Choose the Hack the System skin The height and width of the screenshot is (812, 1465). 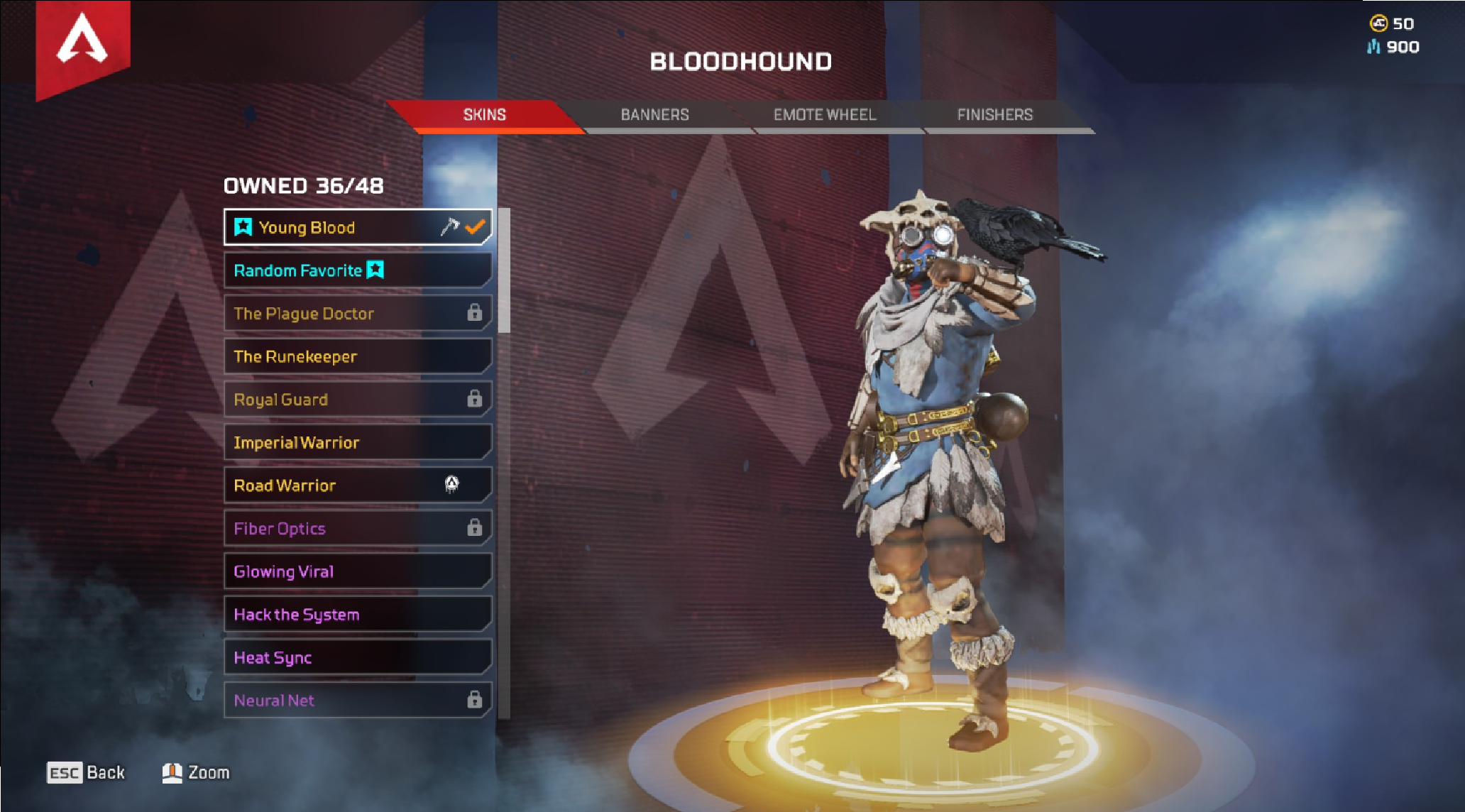click(x=358, y=615)
